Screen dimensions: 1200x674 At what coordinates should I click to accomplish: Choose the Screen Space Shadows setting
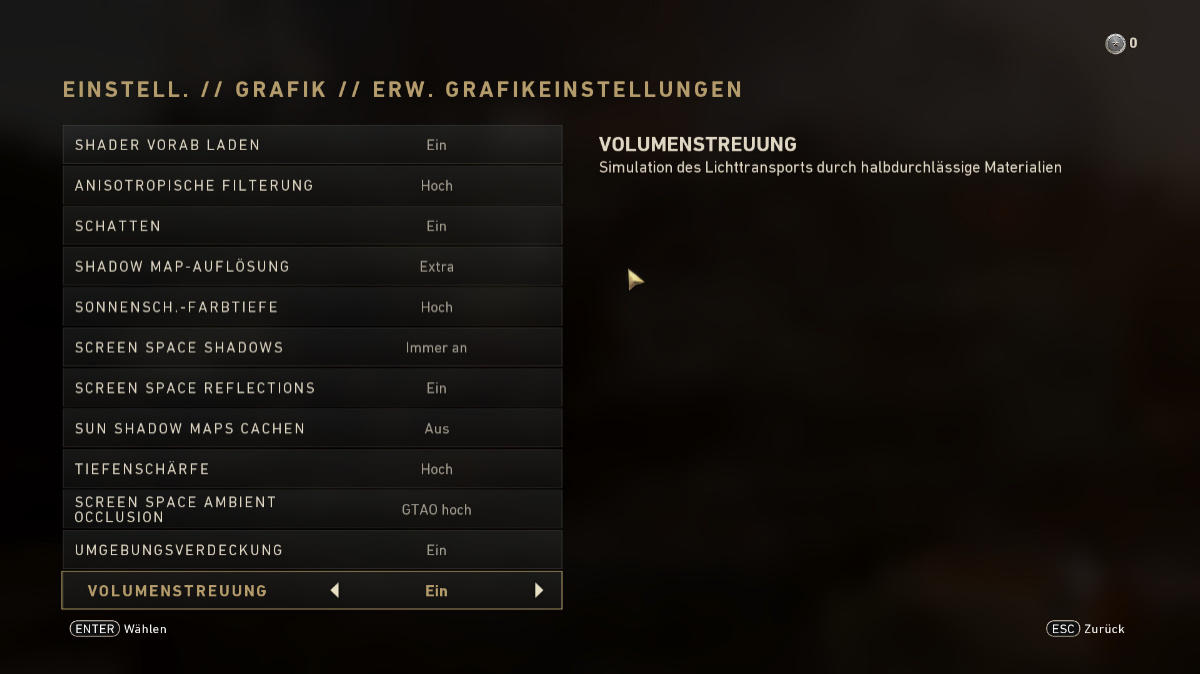coord(312,348)
